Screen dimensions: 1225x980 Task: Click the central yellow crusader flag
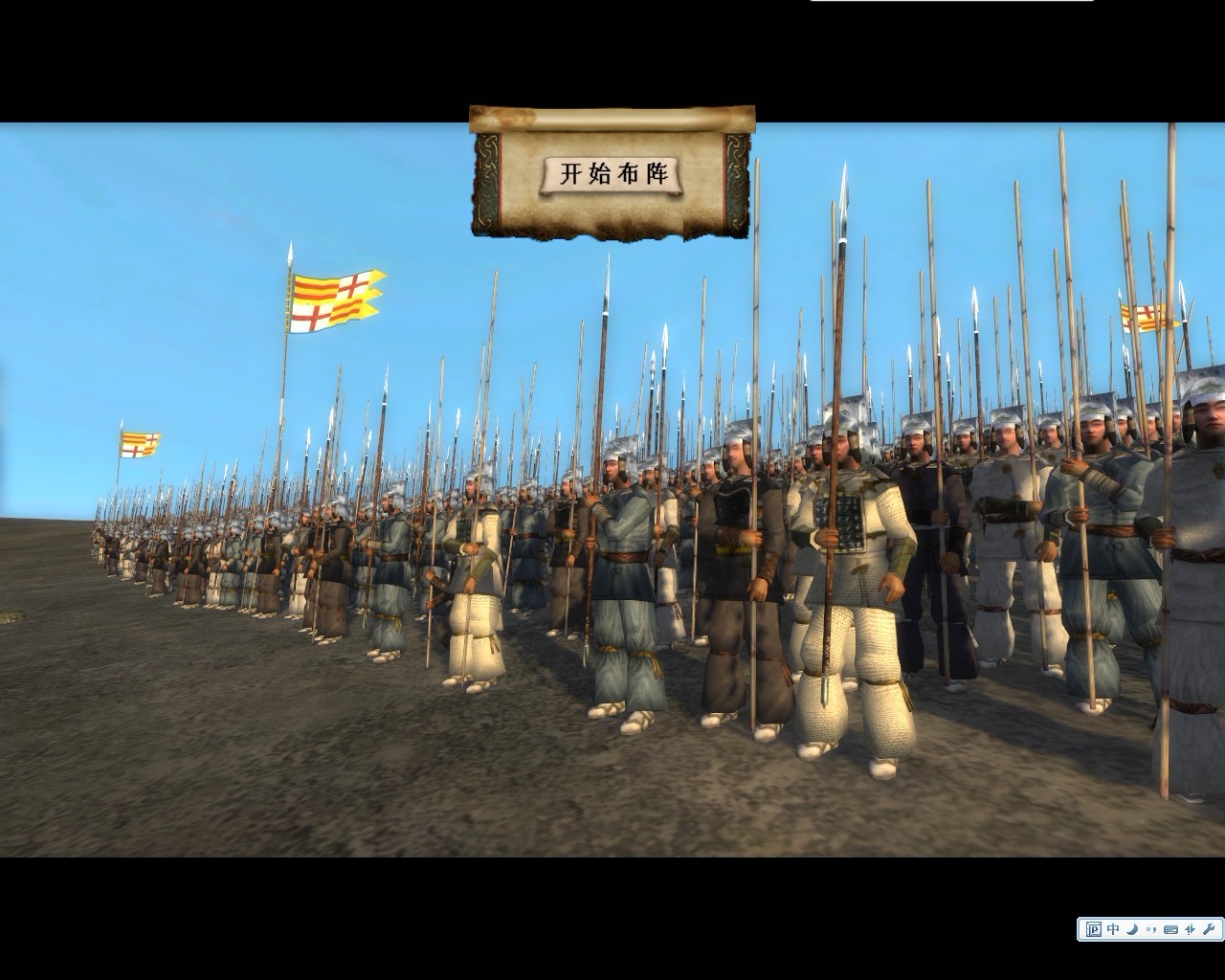(x=332, y=297)
